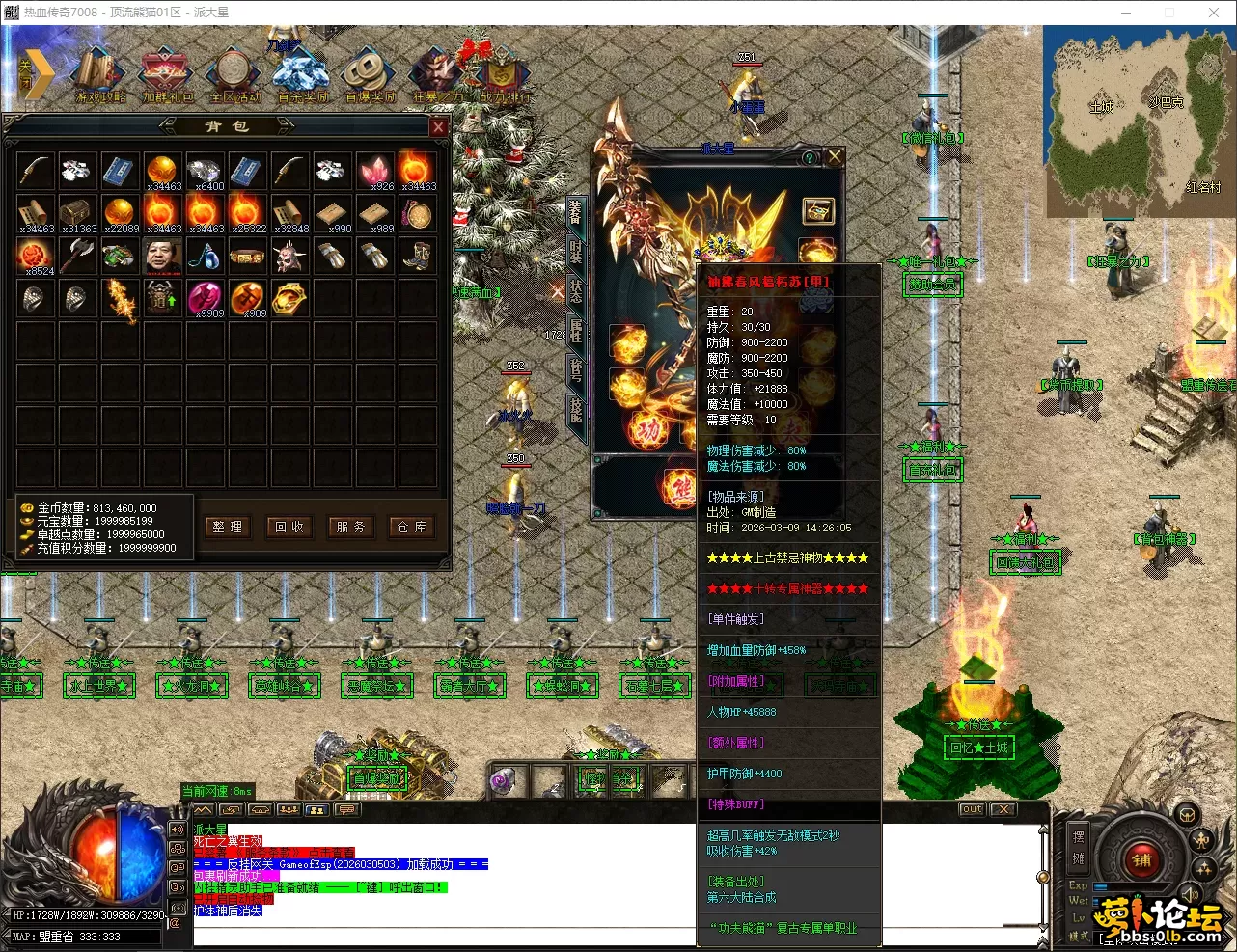Open the 狂暴之力 warrior icon

coord(437,74)
